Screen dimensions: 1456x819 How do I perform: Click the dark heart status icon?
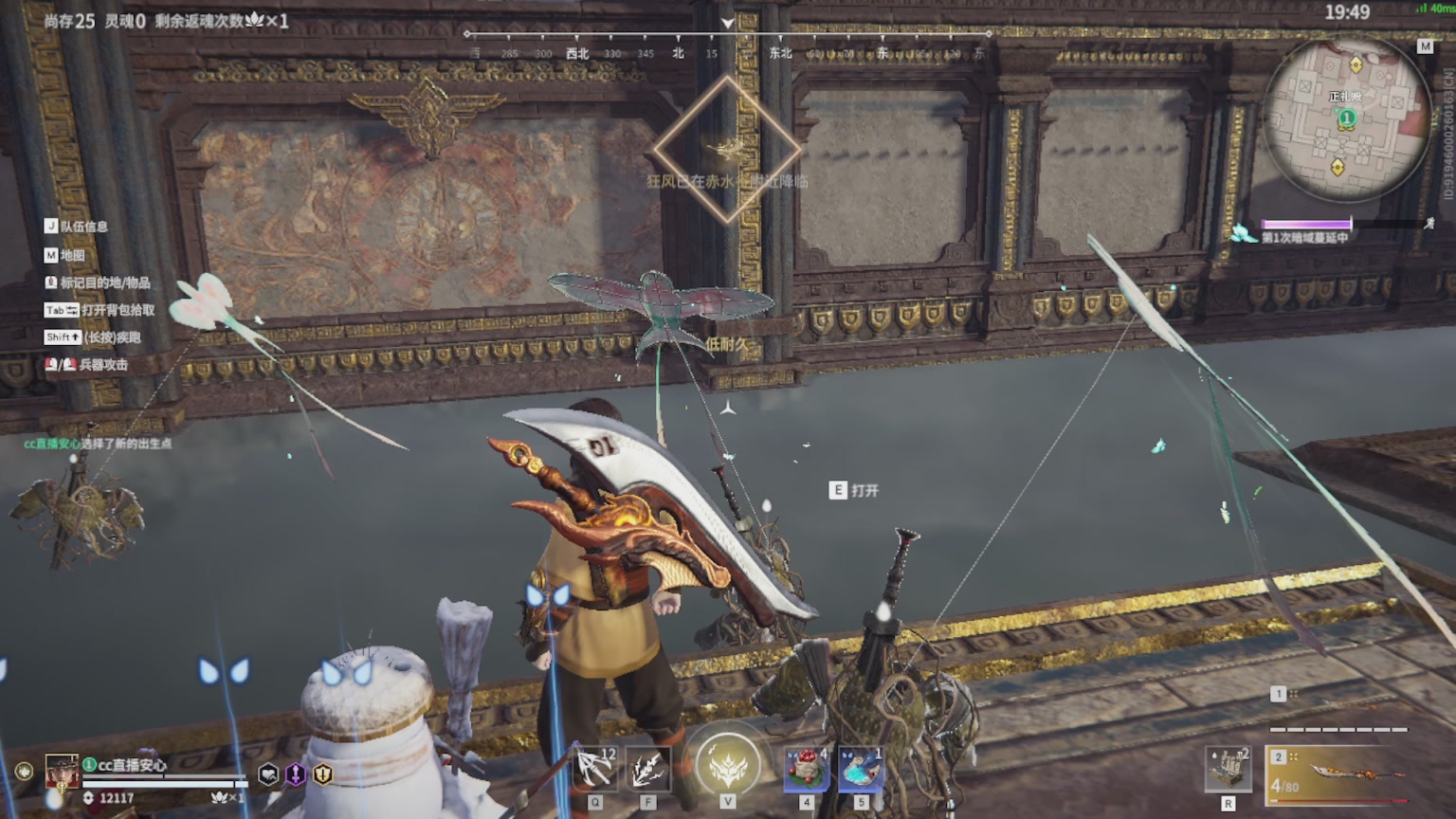click(269, 774)
